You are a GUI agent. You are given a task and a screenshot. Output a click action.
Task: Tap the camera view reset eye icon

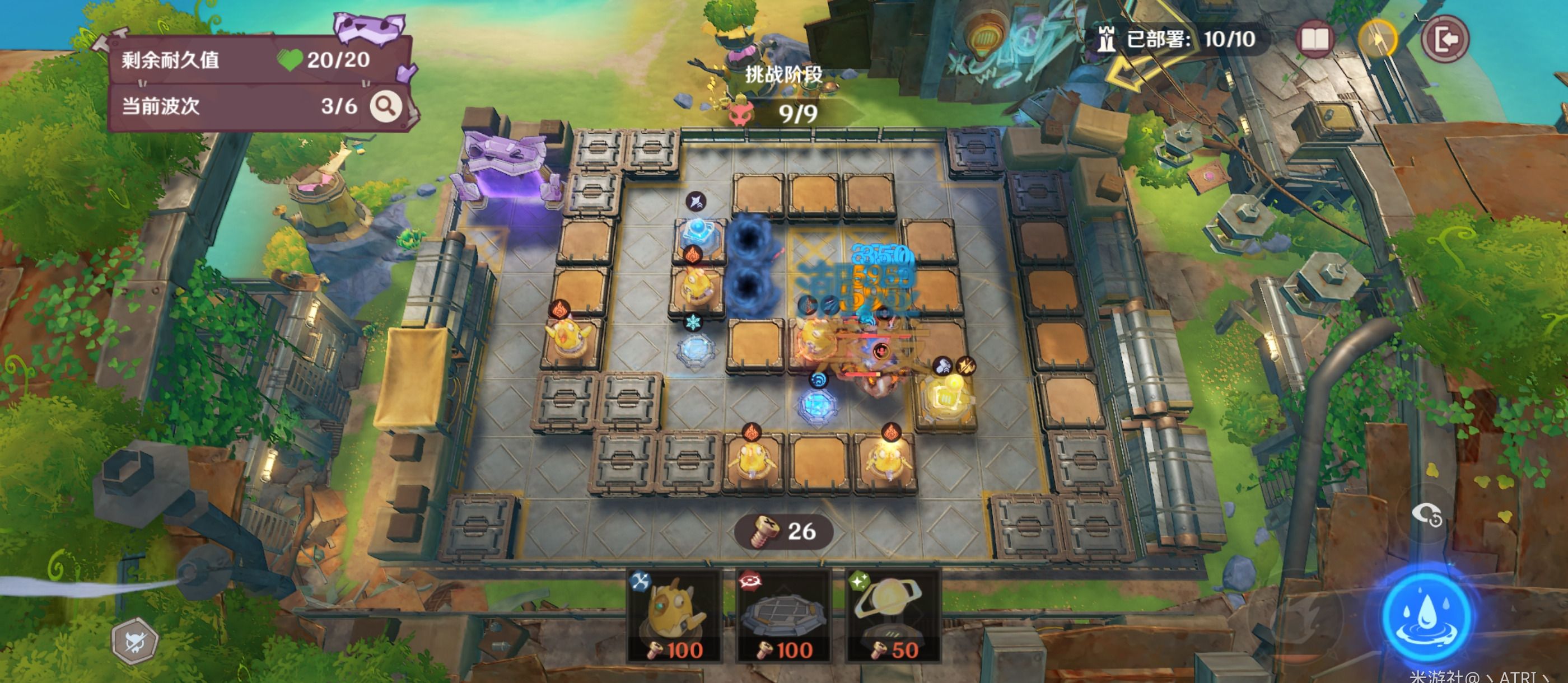coord(1427,515)
